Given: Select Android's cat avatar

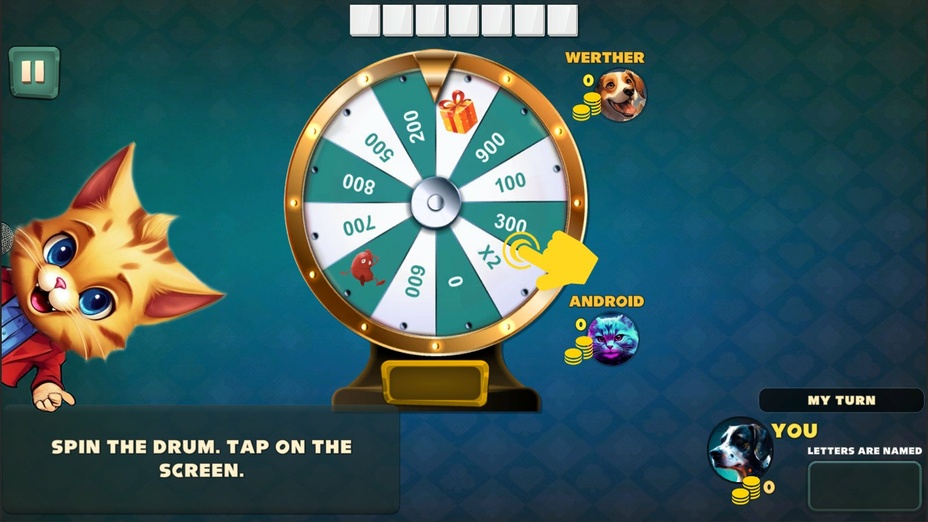Looking at the screenshot, I should tap(612, 339).
